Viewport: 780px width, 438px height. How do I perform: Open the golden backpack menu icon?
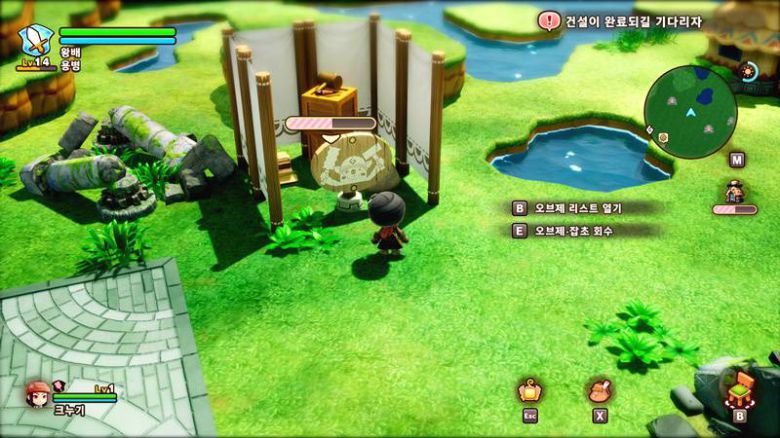pos(530,389)
